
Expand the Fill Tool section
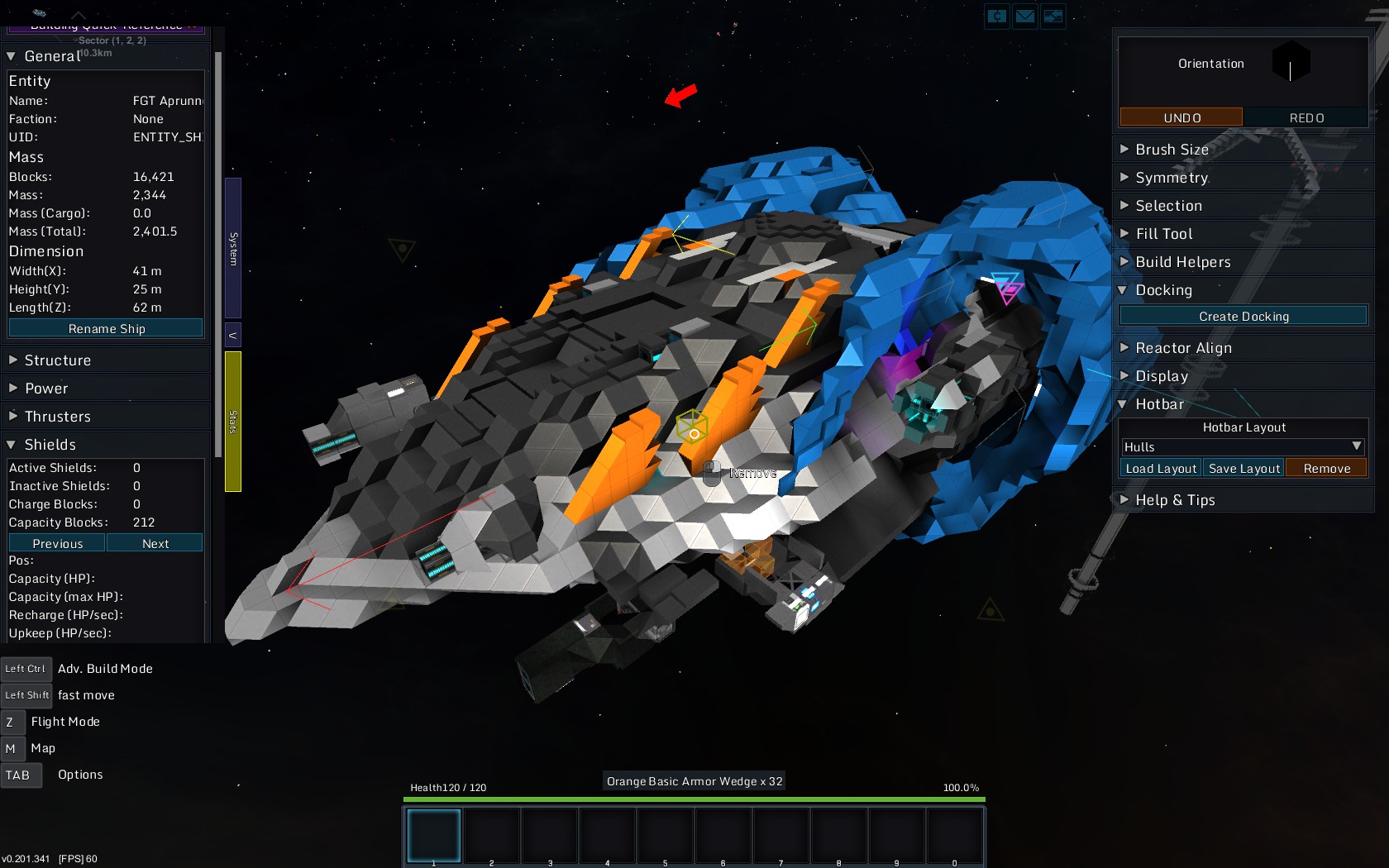[1163, 234]
